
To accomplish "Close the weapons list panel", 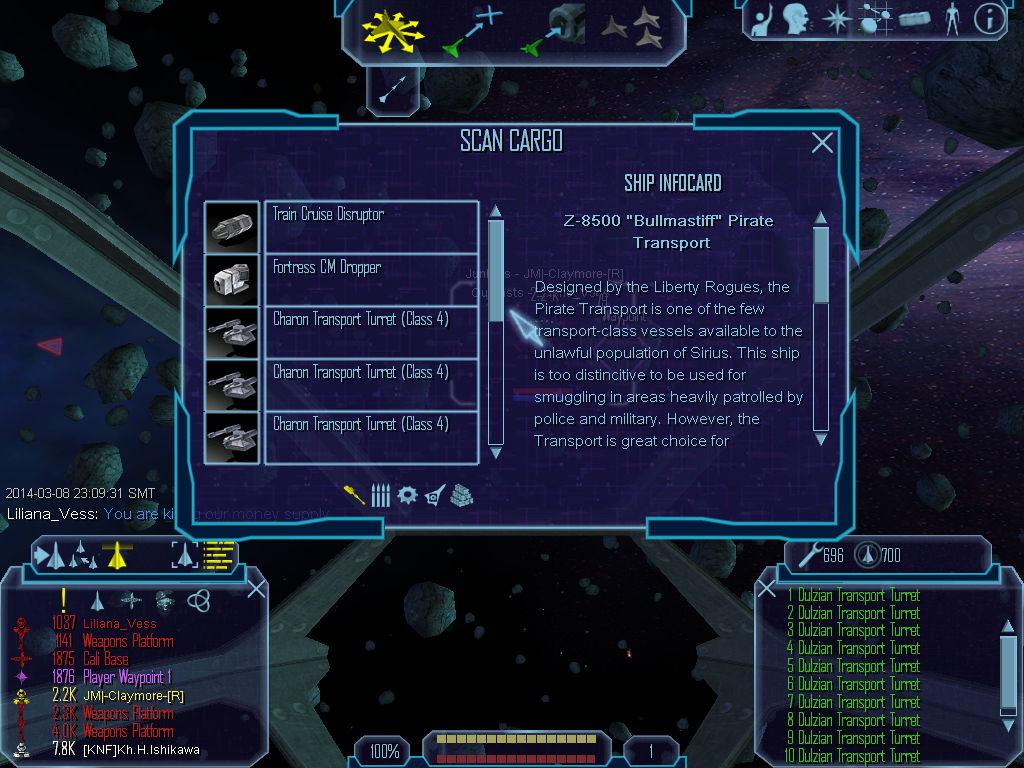I will [767, 588].
